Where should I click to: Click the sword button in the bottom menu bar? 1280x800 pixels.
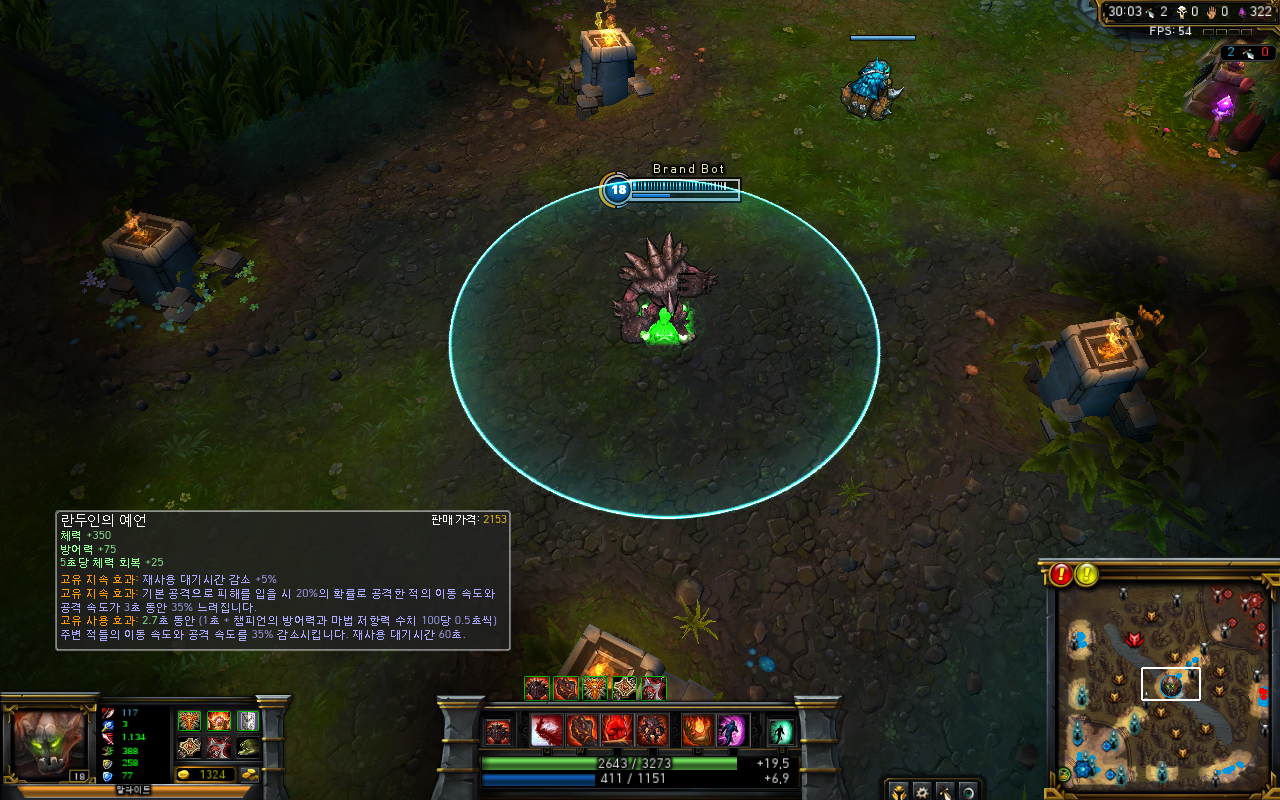point(944,790)
